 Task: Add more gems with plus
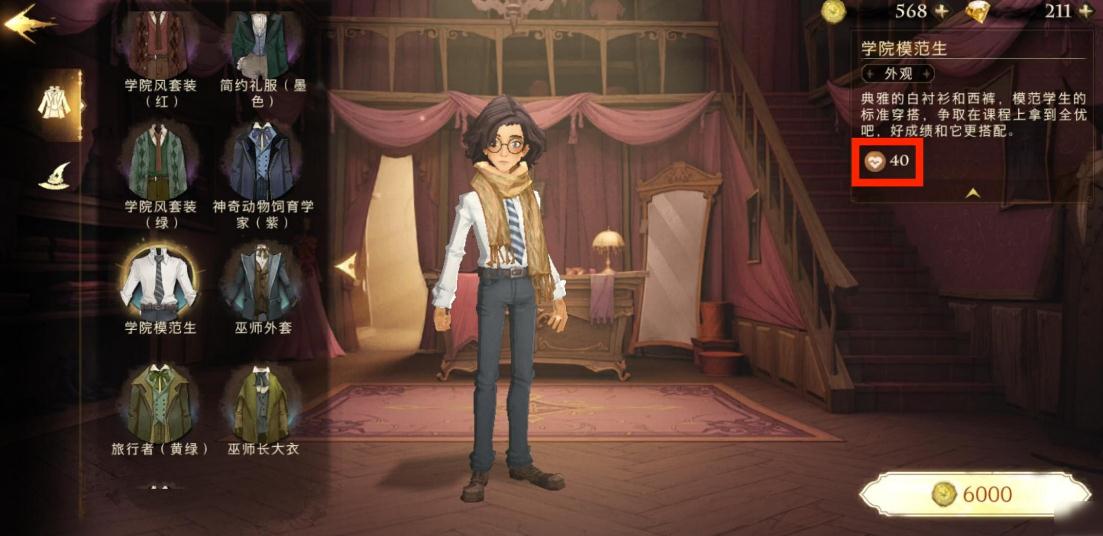tap(1084, 12)
